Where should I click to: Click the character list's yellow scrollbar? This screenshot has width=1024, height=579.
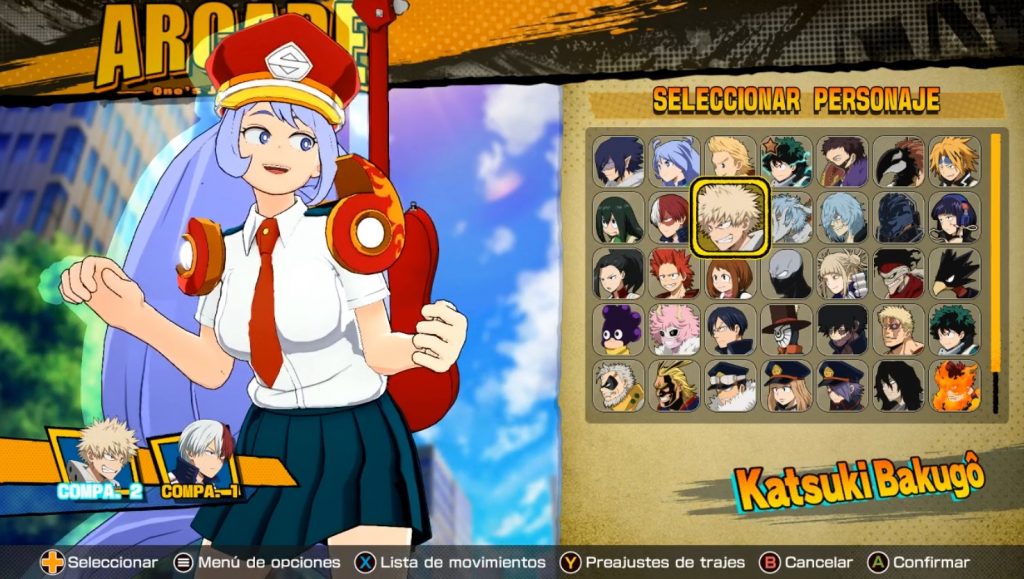tap(995, 272)
